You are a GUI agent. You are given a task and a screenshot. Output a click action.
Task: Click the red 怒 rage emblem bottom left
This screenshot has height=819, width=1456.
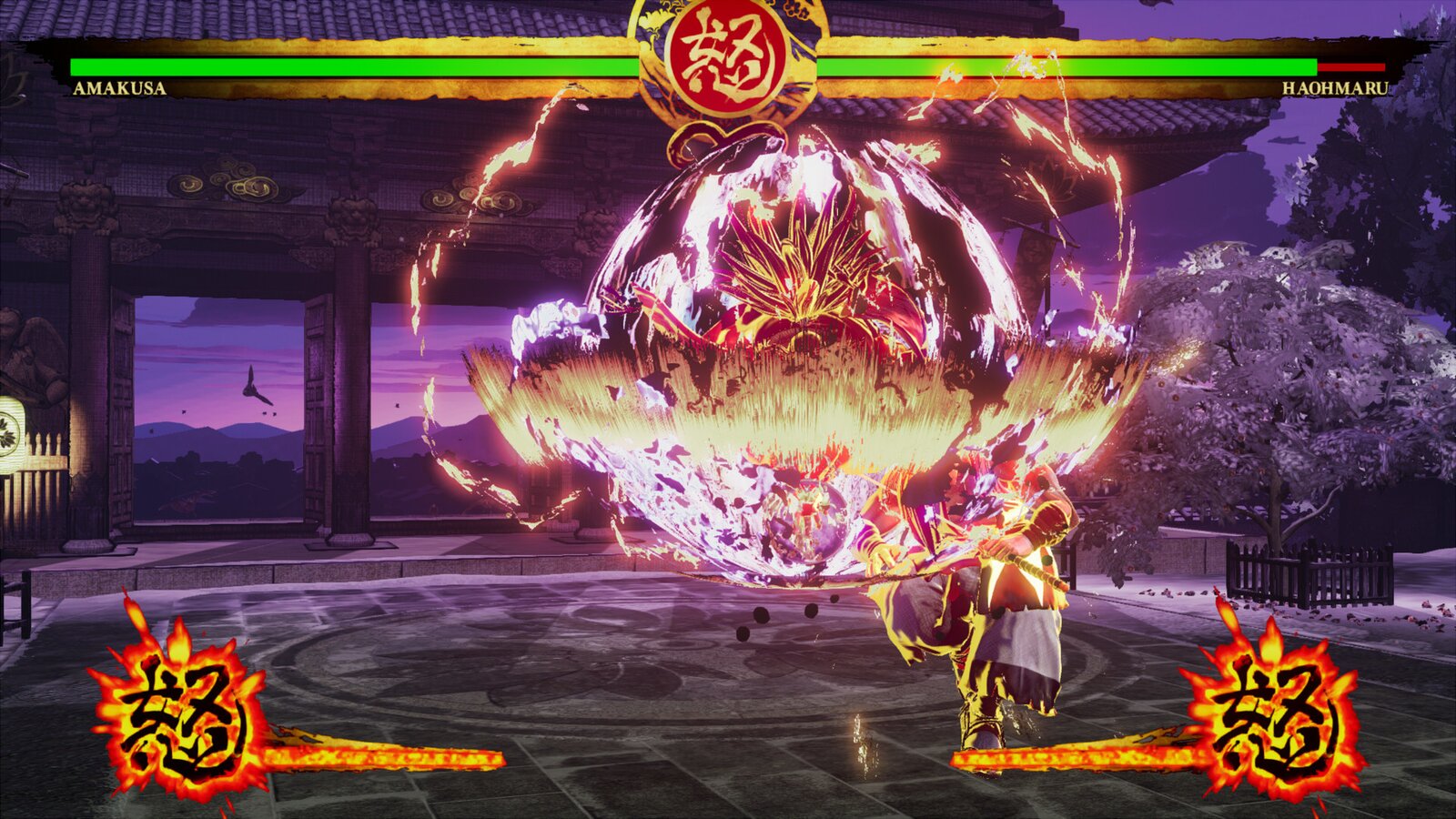182,719
